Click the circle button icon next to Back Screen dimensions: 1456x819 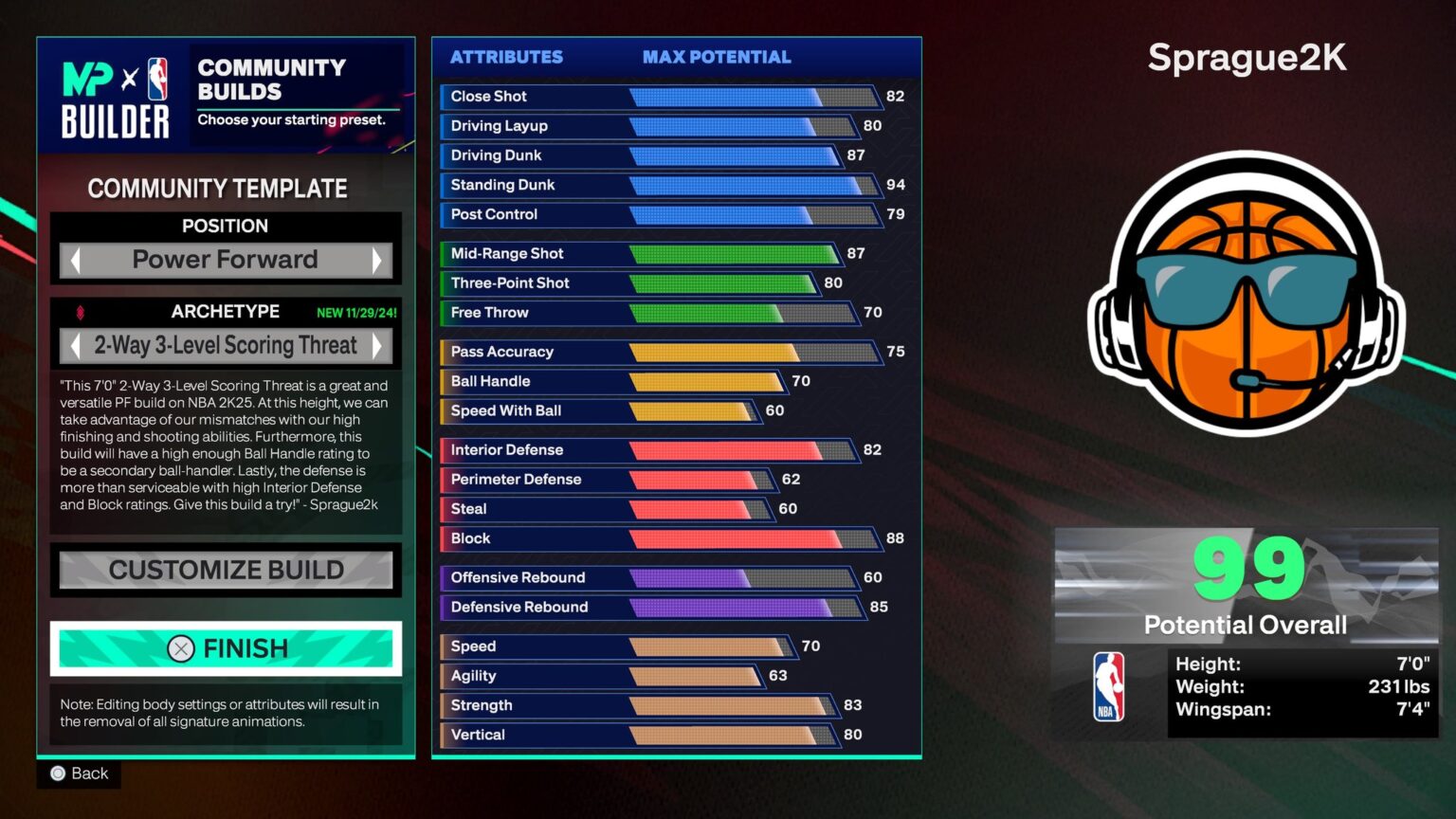[x=58, y=773]
